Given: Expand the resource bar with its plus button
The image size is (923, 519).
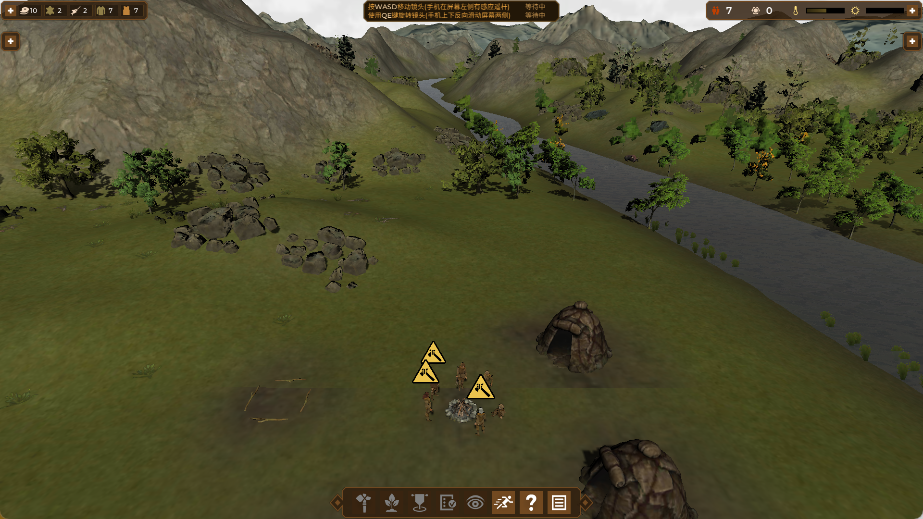Looking at the screenshot, I should (x=10, y=11).
